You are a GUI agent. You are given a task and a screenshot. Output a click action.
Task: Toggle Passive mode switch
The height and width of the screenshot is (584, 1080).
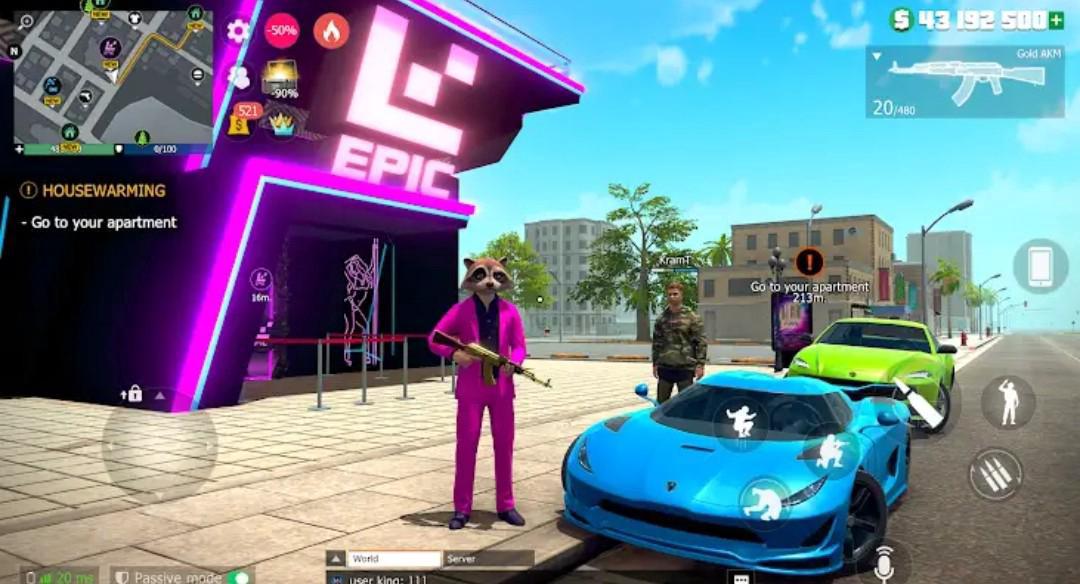pyautogui.click(x=237, y=577)
